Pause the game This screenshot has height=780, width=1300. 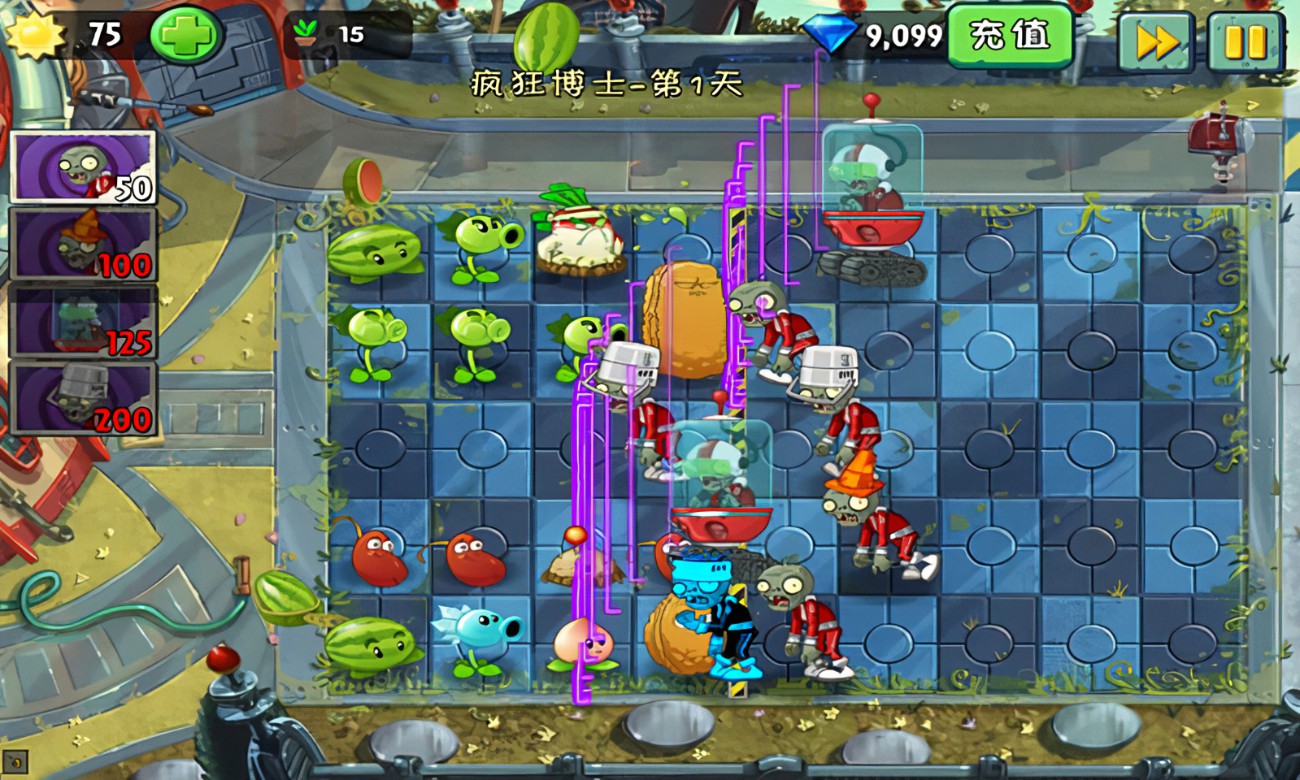click(x=1245, y=42)
